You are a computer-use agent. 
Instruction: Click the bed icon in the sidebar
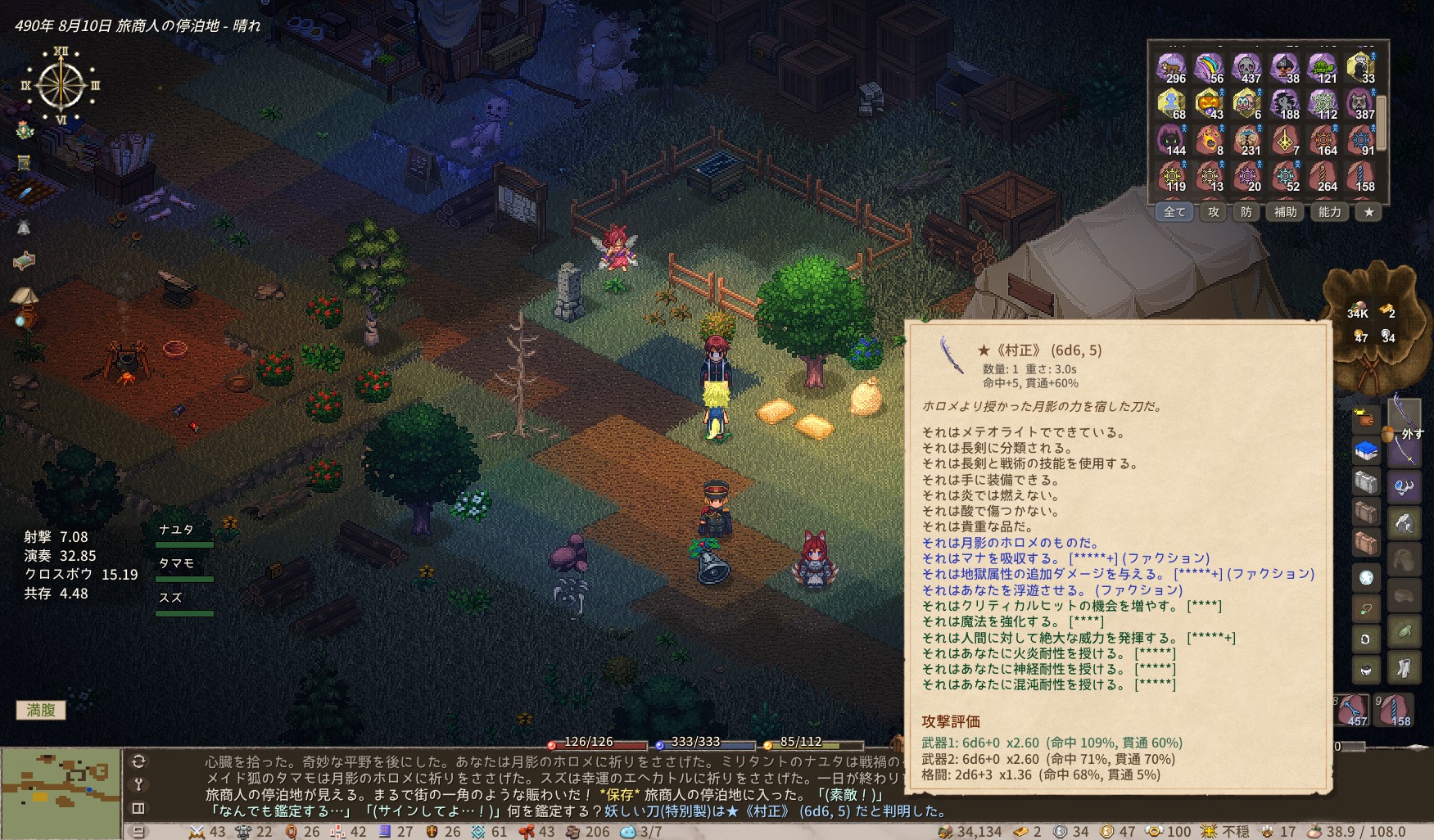25,261
